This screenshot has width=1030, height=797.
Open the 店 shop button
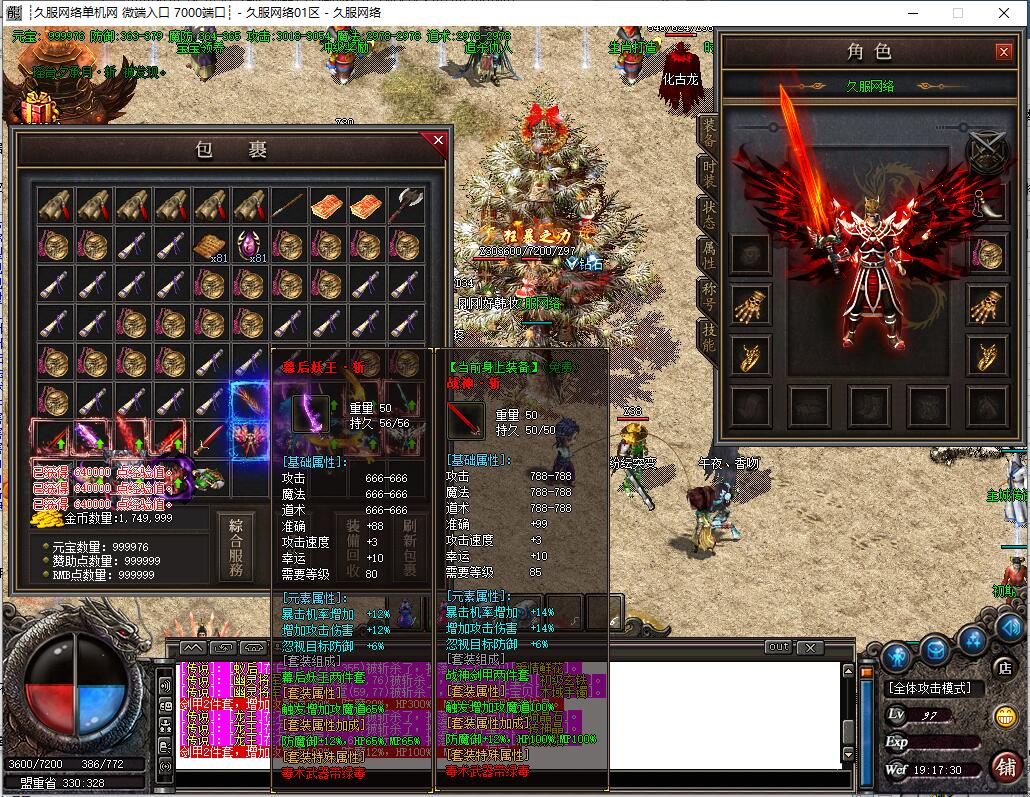pyautogui.click(x=1004, y=666)
